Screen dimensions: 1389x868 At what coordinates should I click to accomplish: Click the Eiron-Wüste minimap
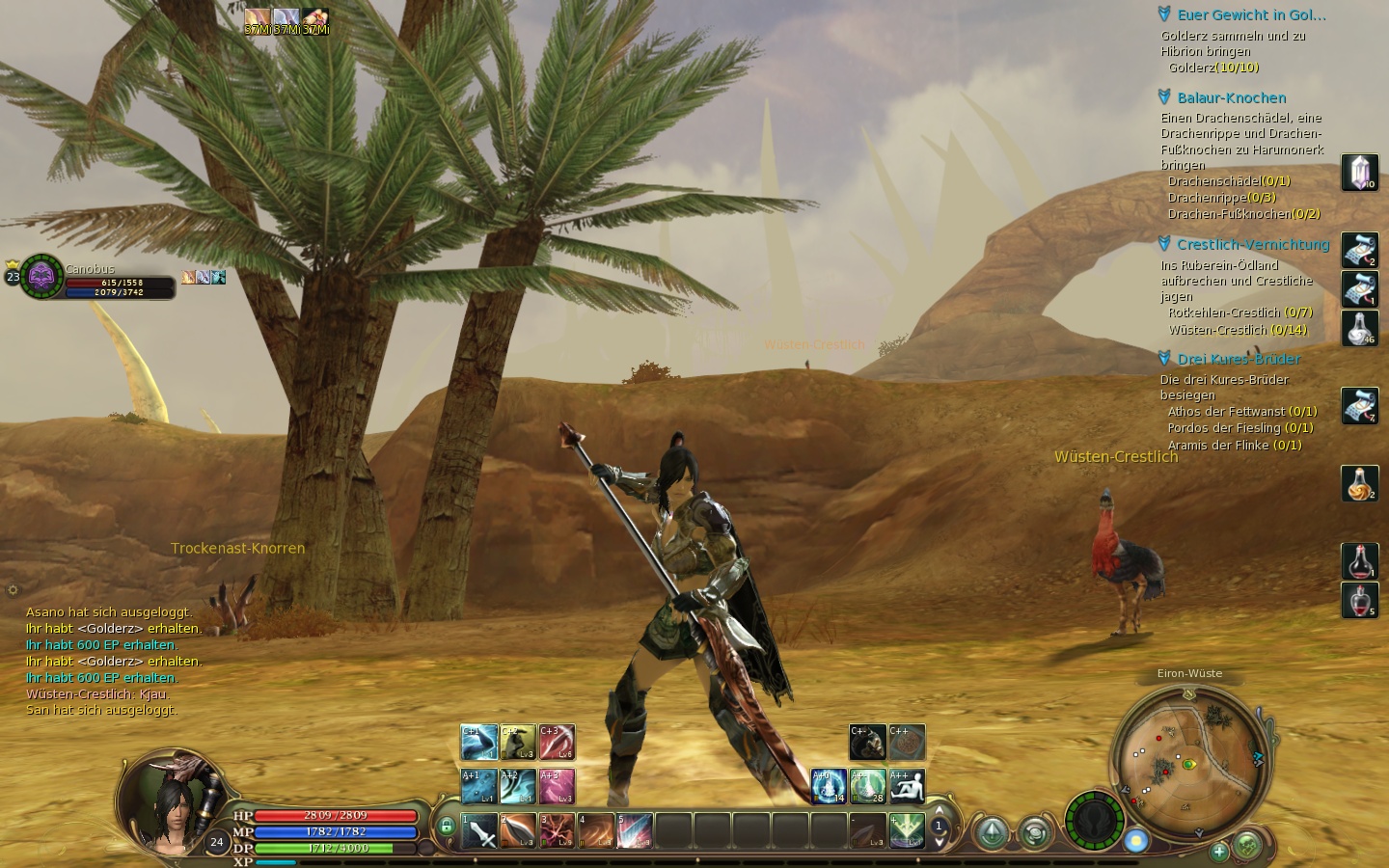1188,762
